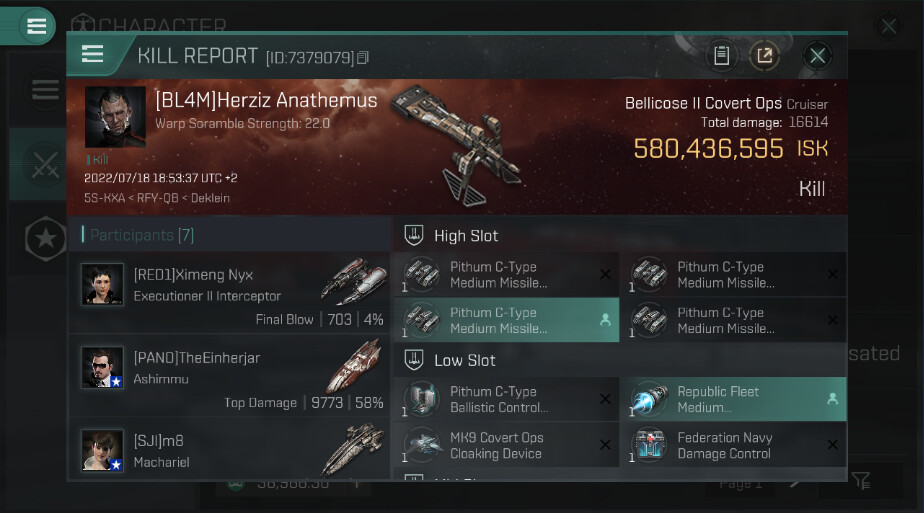Viewport: 924px width, 513px height.
Task: Open the crossed swords side tab
Action: click(x=43, y=168)
